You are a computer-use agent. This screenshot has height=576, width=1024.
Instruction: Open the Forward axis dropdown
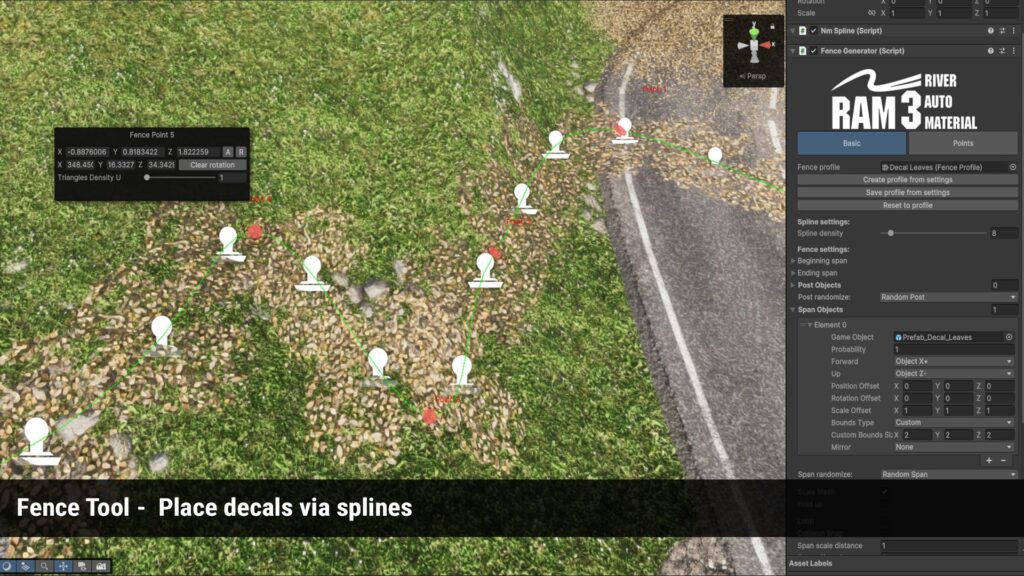954,362
